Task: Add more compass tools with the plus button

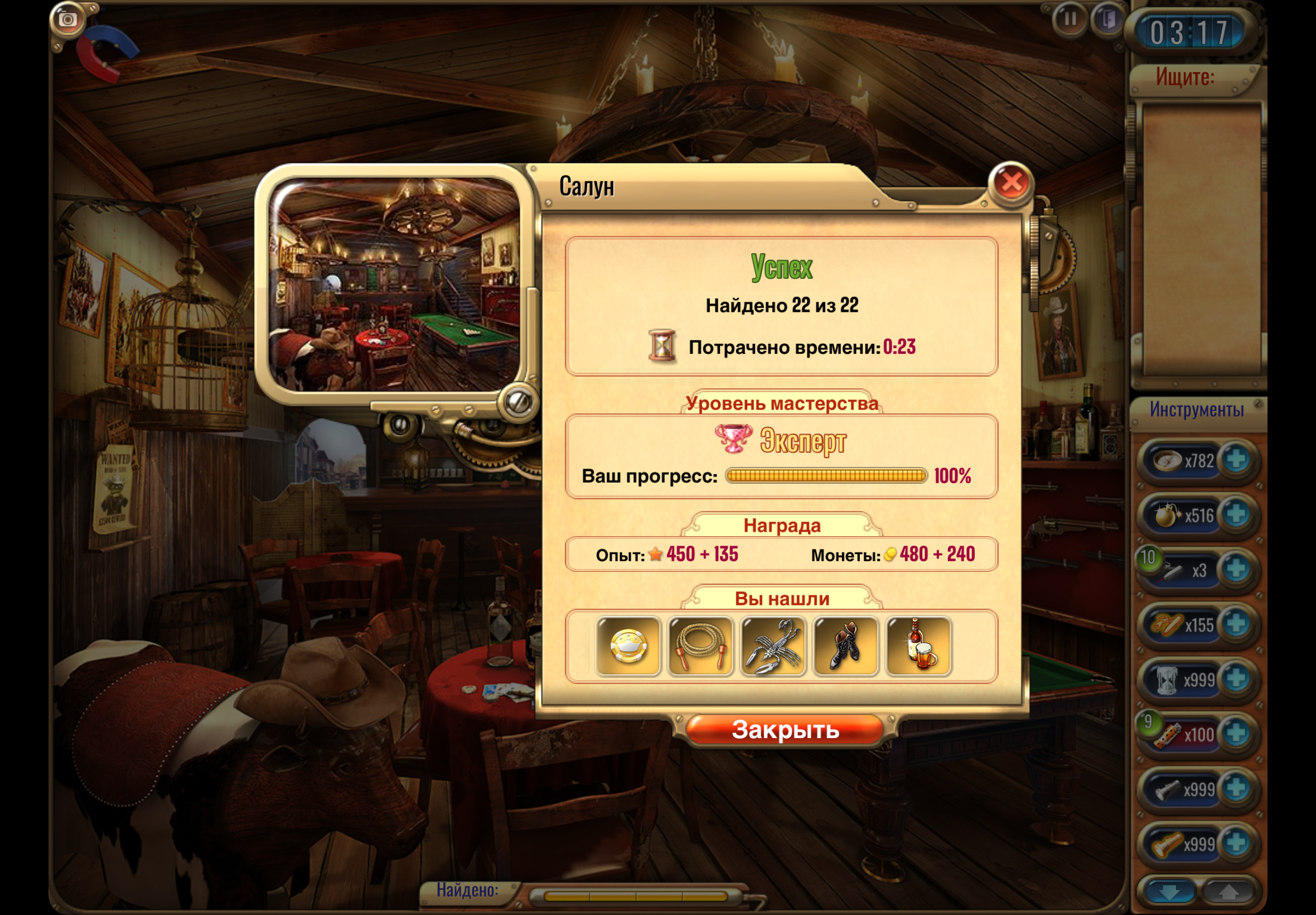Action: point(1236,460)
